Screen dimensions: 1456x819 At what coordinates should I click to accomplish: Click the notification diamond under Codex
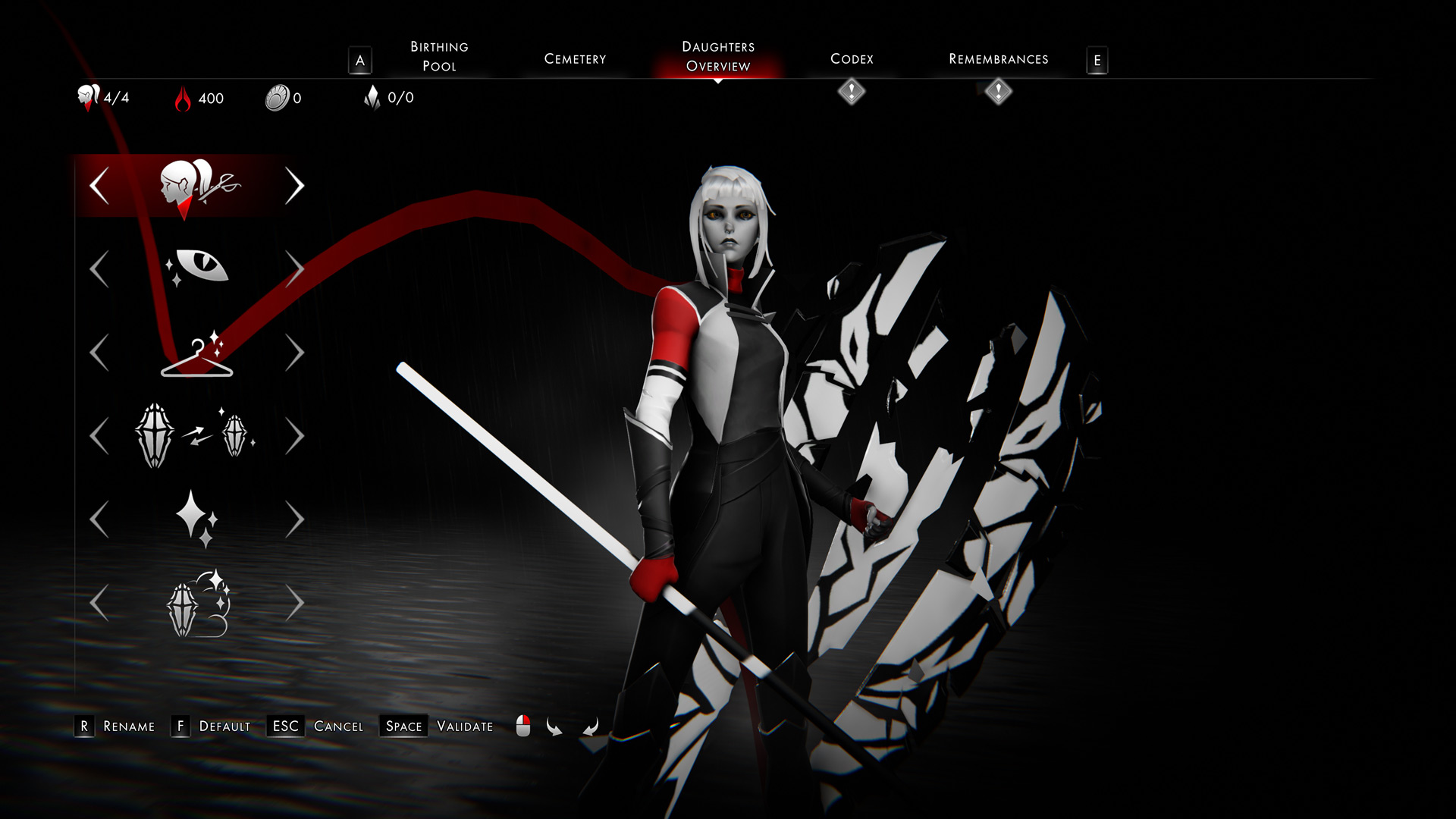point(851,93)
